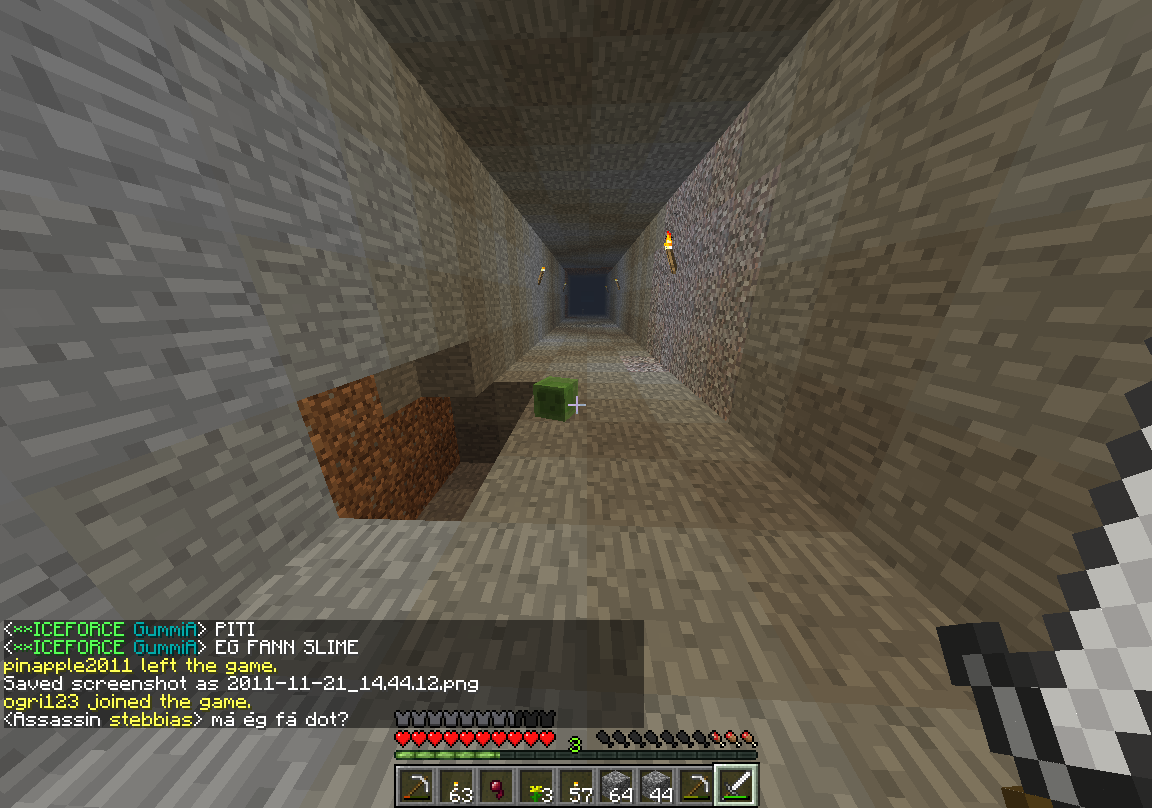Screen dimensions: 1152x808
Task: Select the pickaxe with the yellow durability bar
Action: click(697, 786)
